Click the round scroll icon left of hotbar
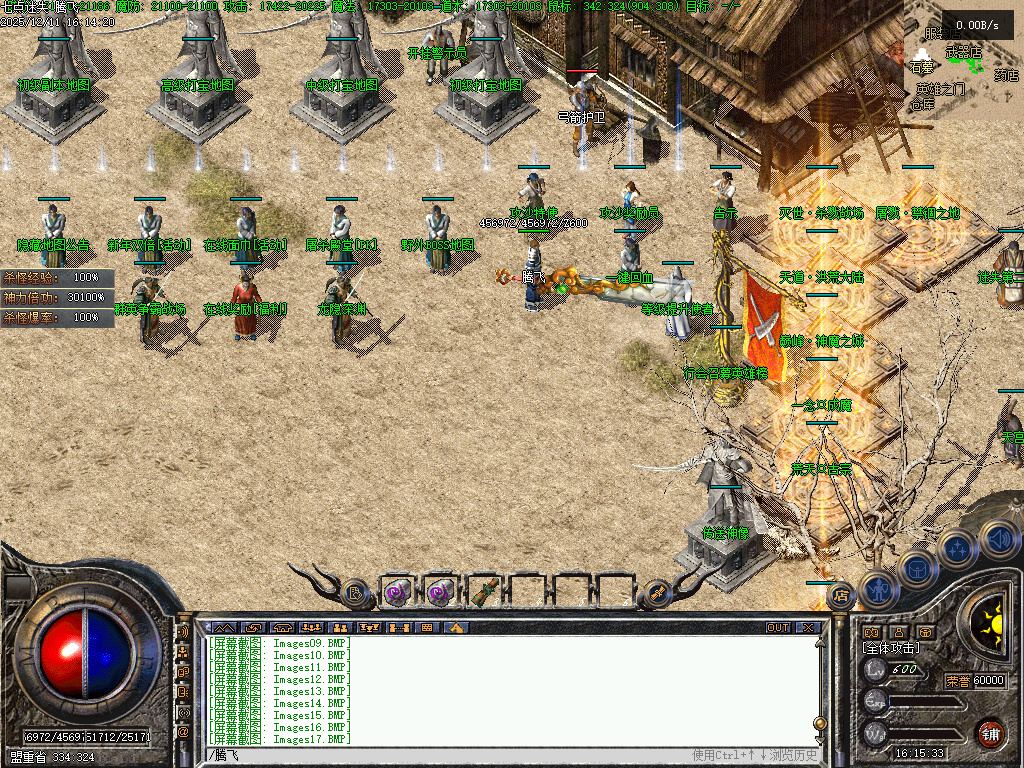The width and height of the screenshot is (1024, 768). click(x=354, y=593)
